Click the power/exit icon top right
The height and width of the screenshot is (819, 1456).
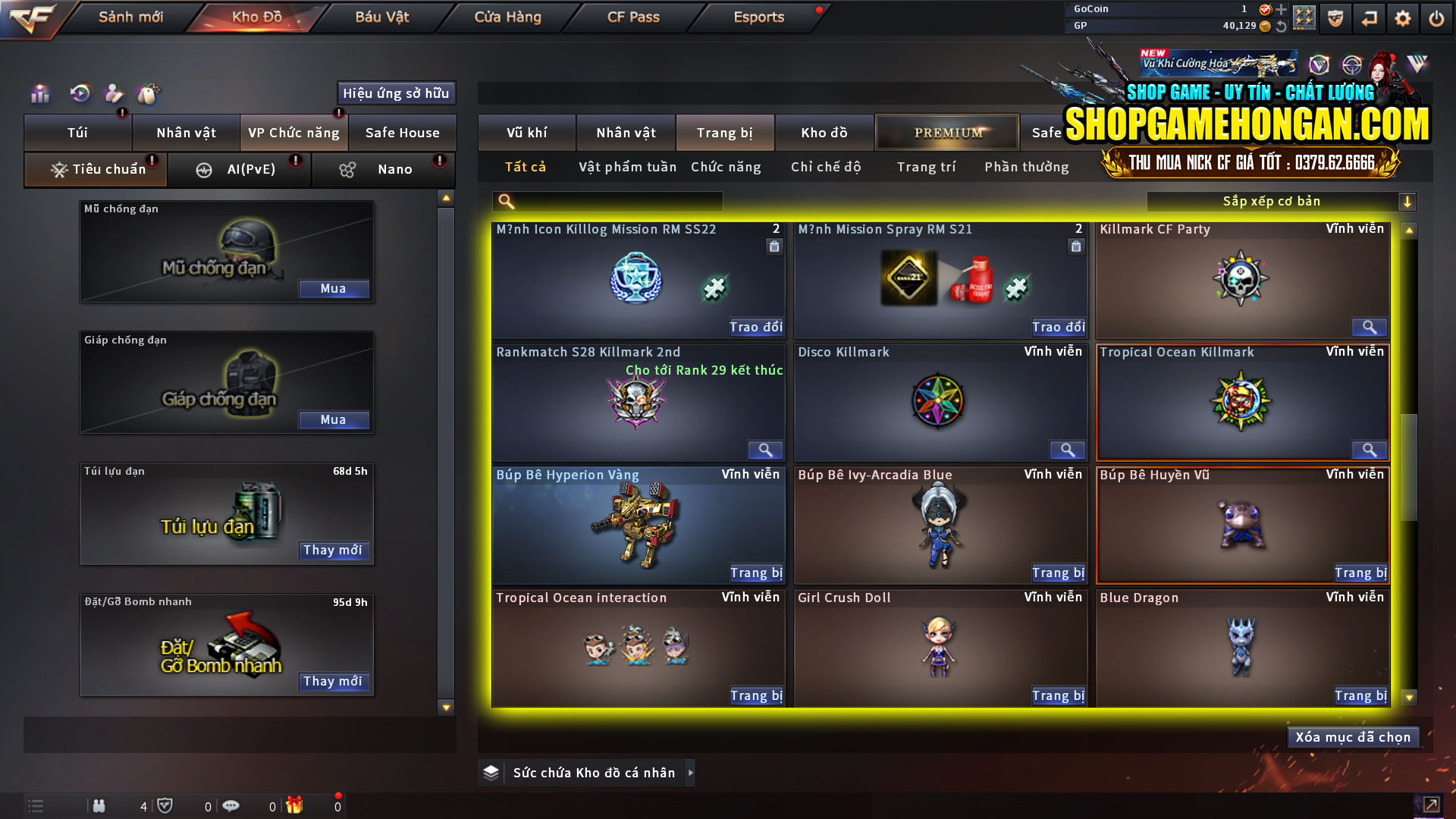point(1436,17)
